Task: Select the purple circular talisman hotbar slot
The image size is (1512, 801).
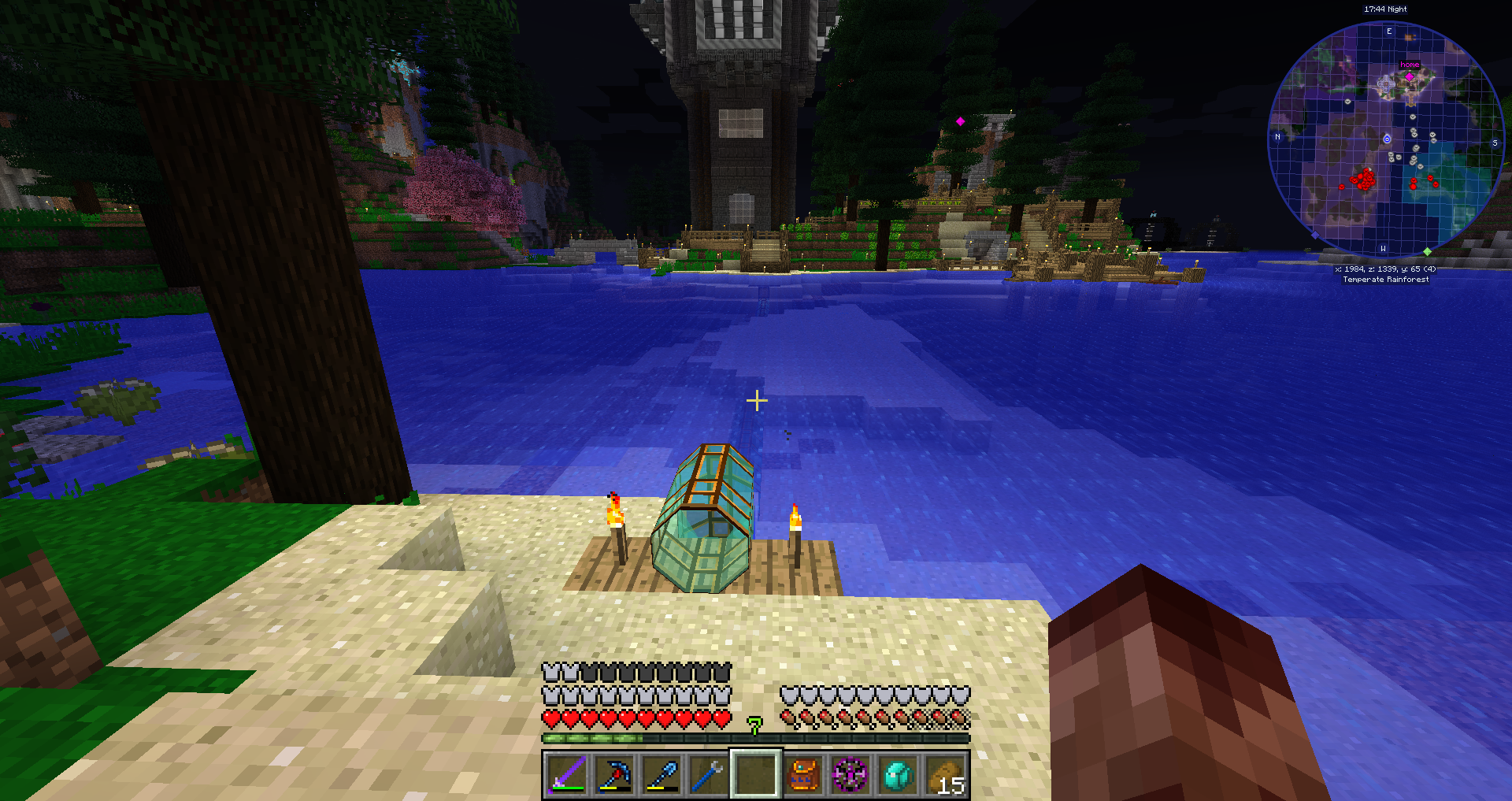Action: [850, 775]
